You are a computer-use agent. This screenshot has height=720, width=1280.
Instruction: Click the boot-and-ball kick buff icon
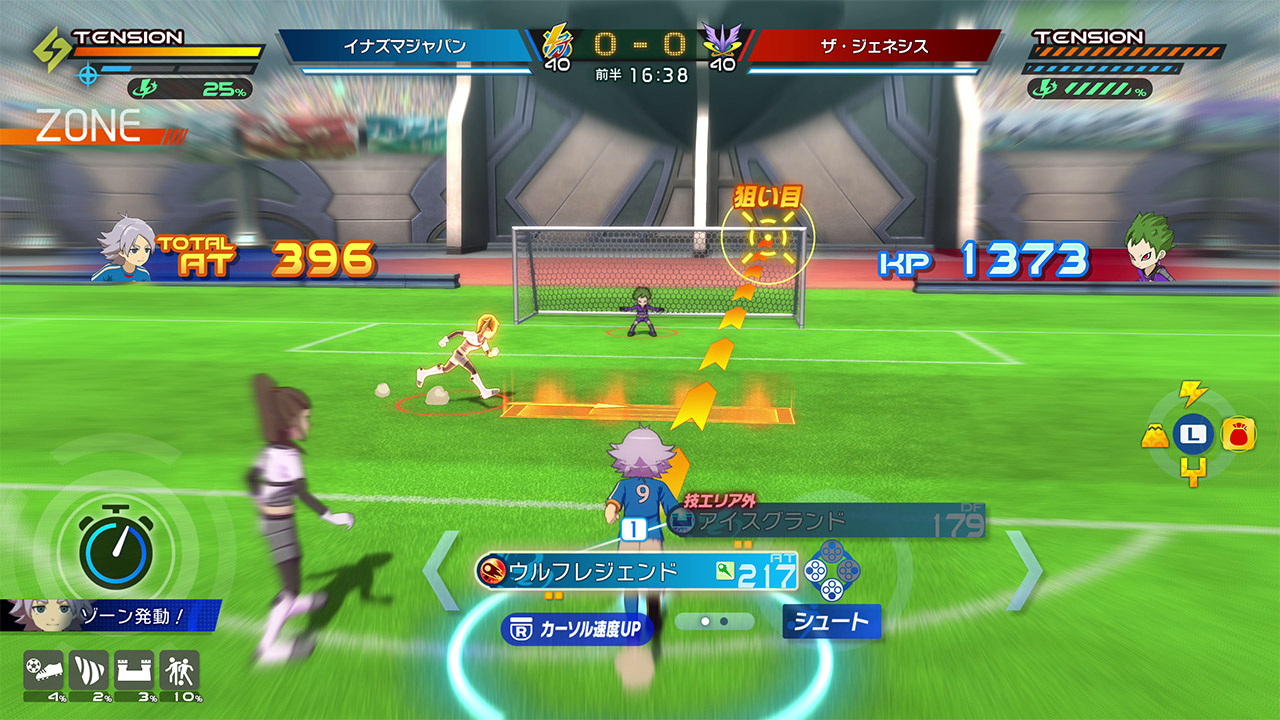coord(42,670)
